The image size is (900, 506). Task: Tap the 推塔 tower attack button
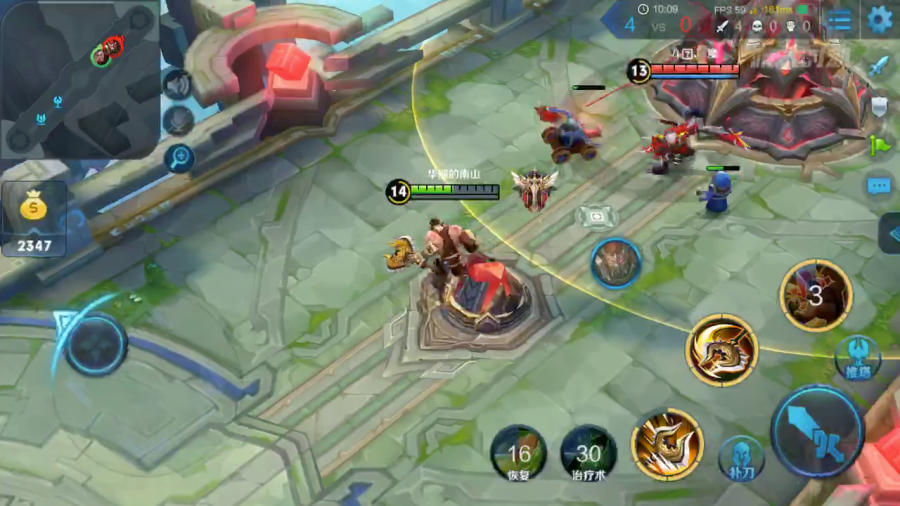857,356
